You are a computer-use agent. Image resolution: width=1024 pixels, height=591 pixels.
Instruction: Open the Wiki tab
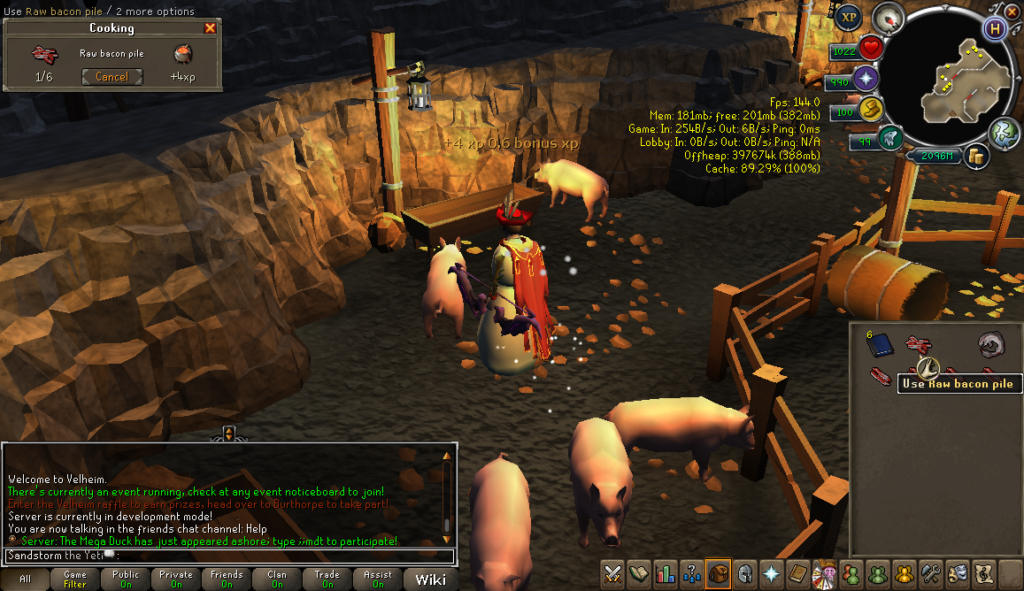pyautogui.click(x=430, y=580)
